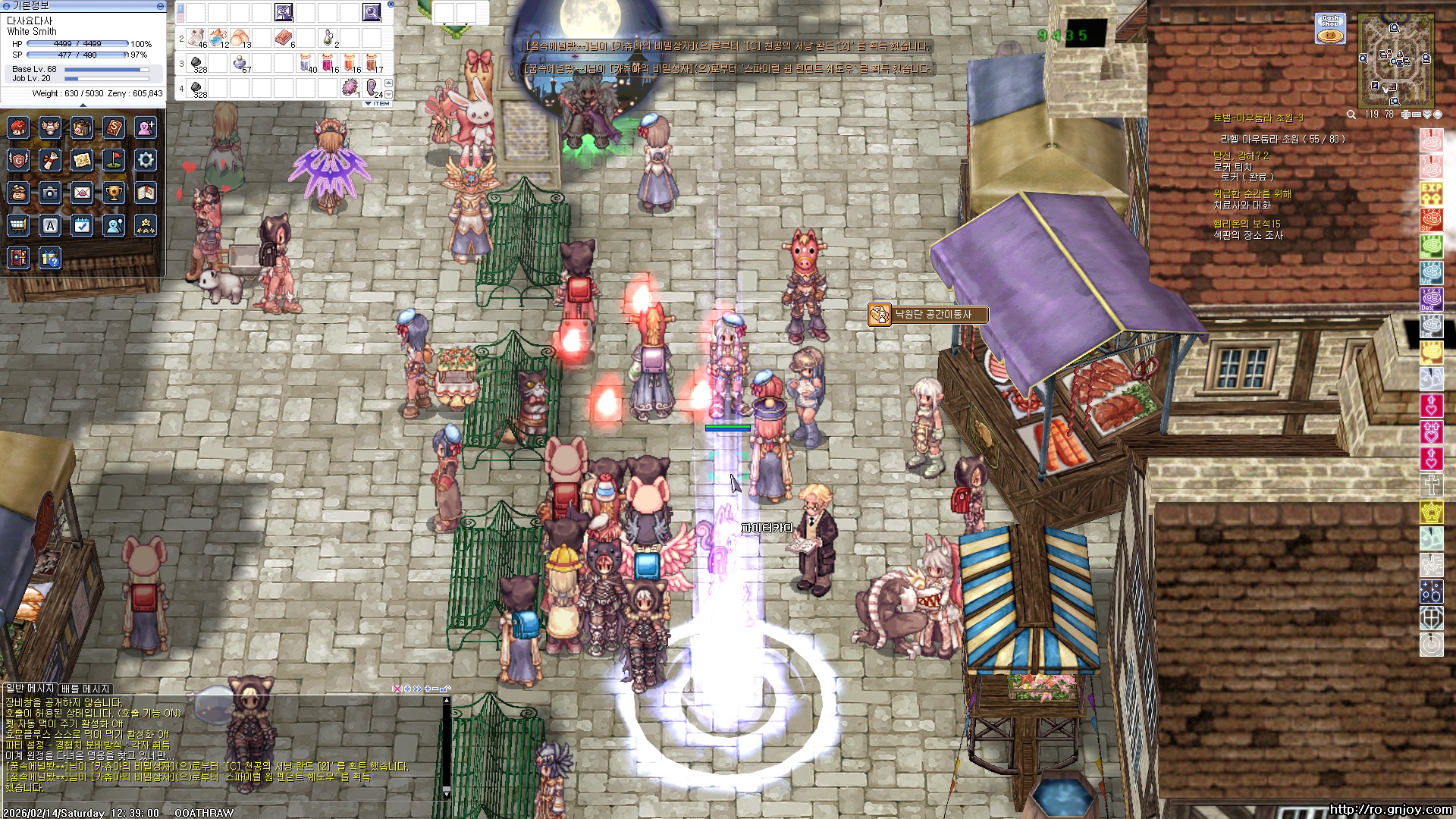Click the town minimap
The height and width of the screenshot is (819, 1456).
(x=1395, y=61)
